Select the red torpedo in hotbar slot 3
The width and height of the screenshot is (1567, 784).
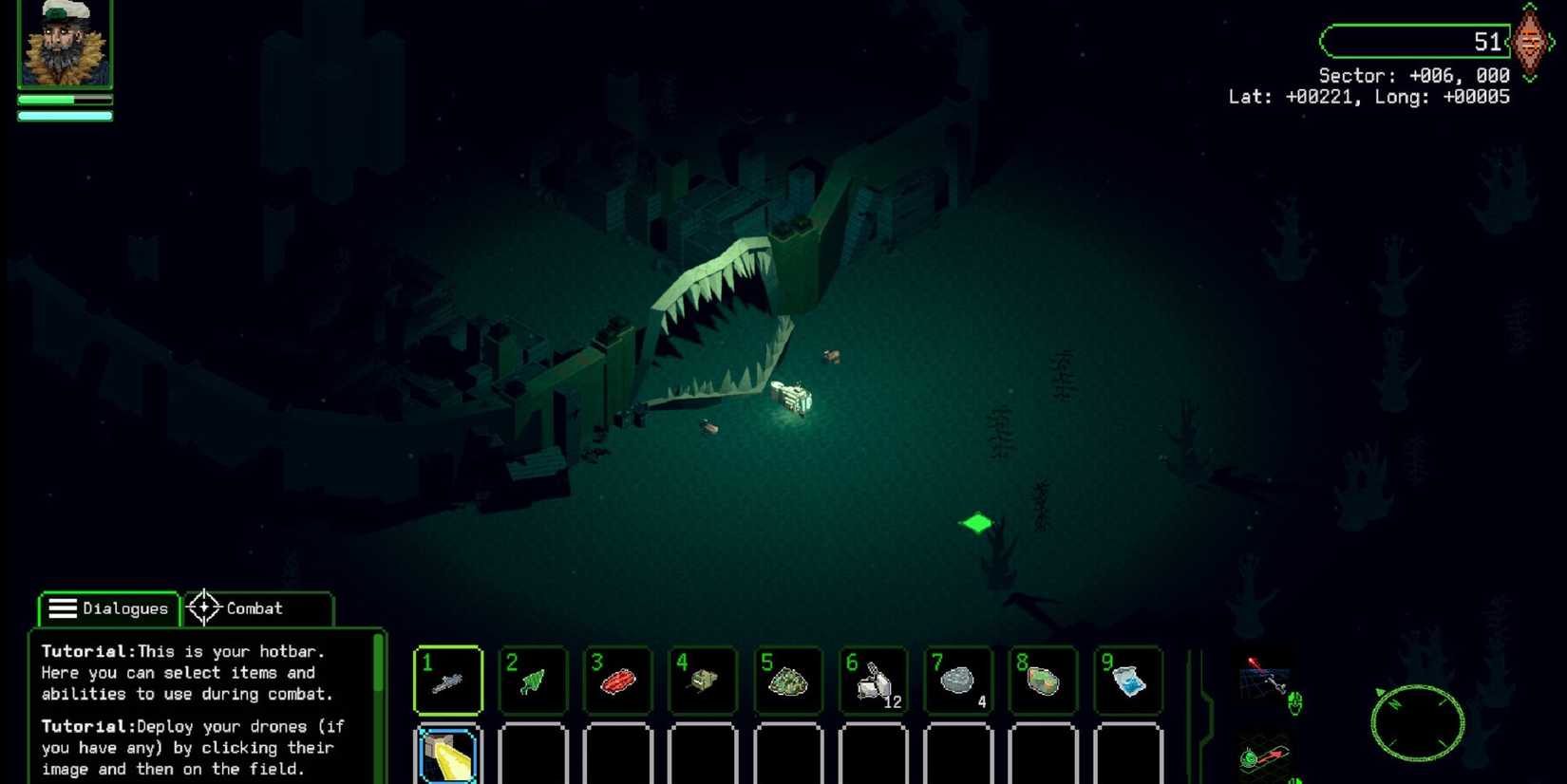click(617, 680)
